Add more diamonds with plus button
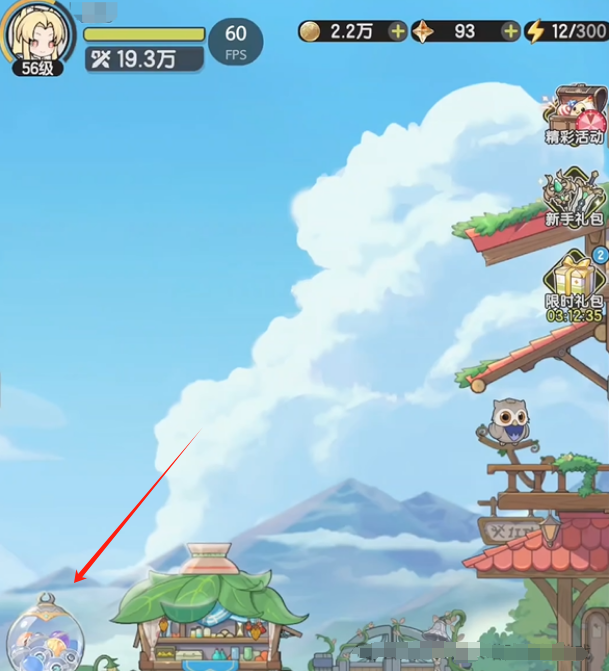The height and width of the screenshot is (671, 609). point(510,31)
